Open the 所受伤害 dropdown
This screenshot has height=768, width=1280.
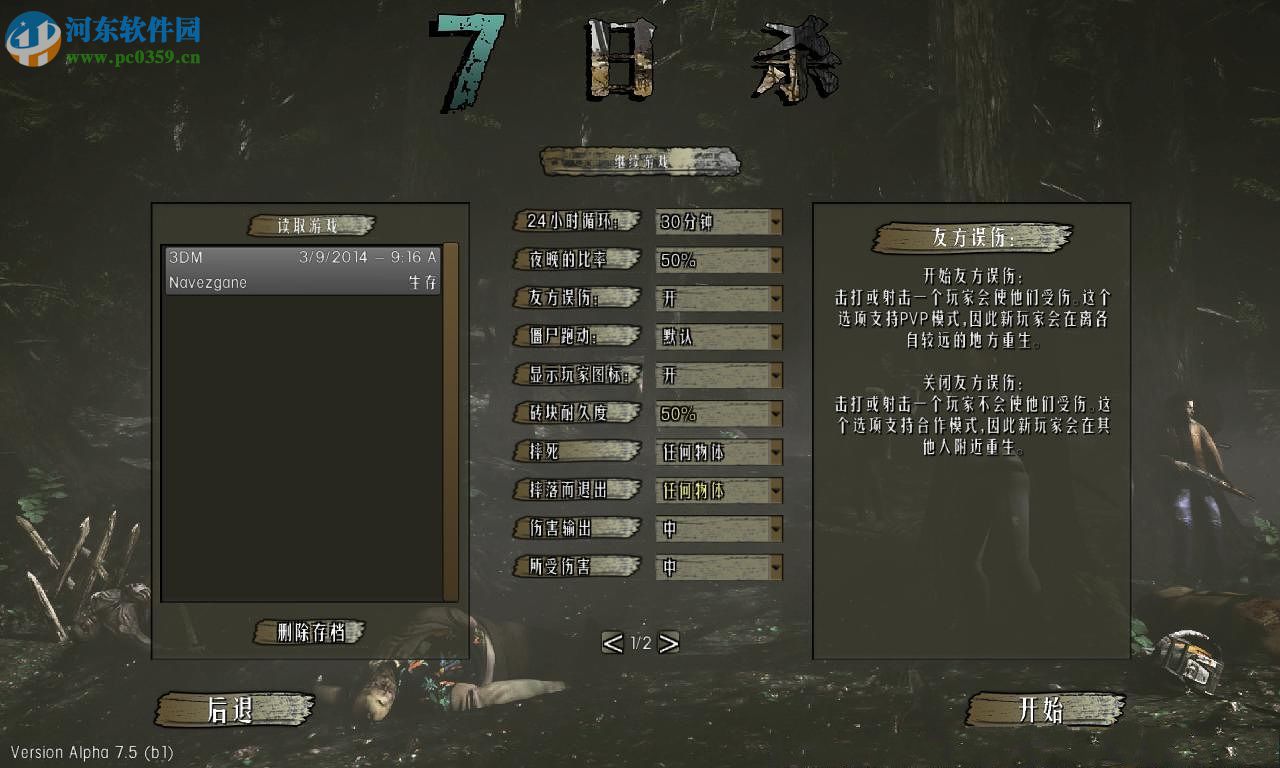[719, 567]
